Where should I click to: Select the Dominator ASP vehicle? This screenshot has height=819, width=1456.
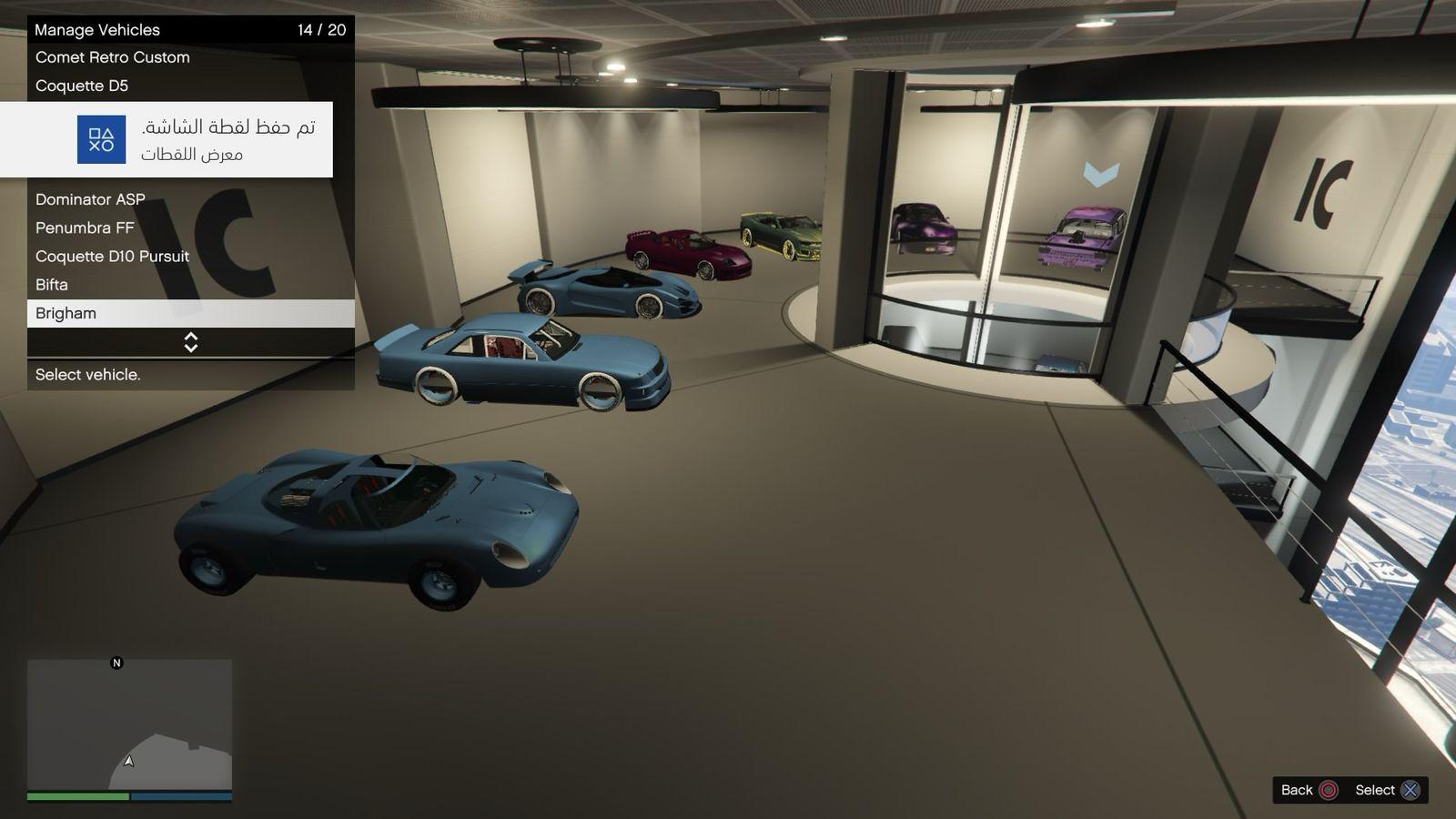(90, 199)
